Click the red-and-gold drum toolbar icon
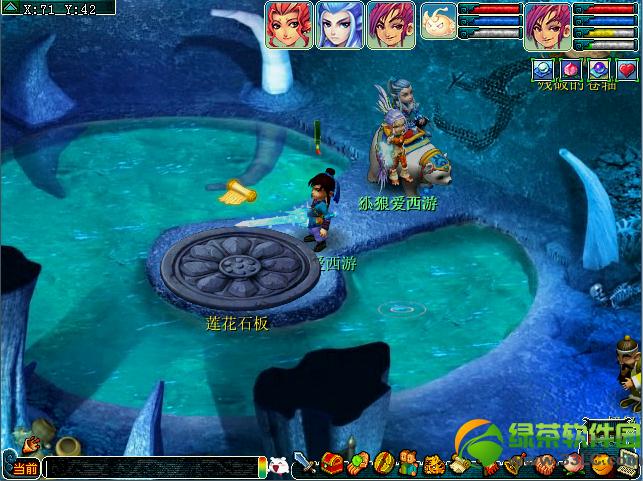This screenshot has width=643, height=481. pyautogui.click(x=384, y=465)
